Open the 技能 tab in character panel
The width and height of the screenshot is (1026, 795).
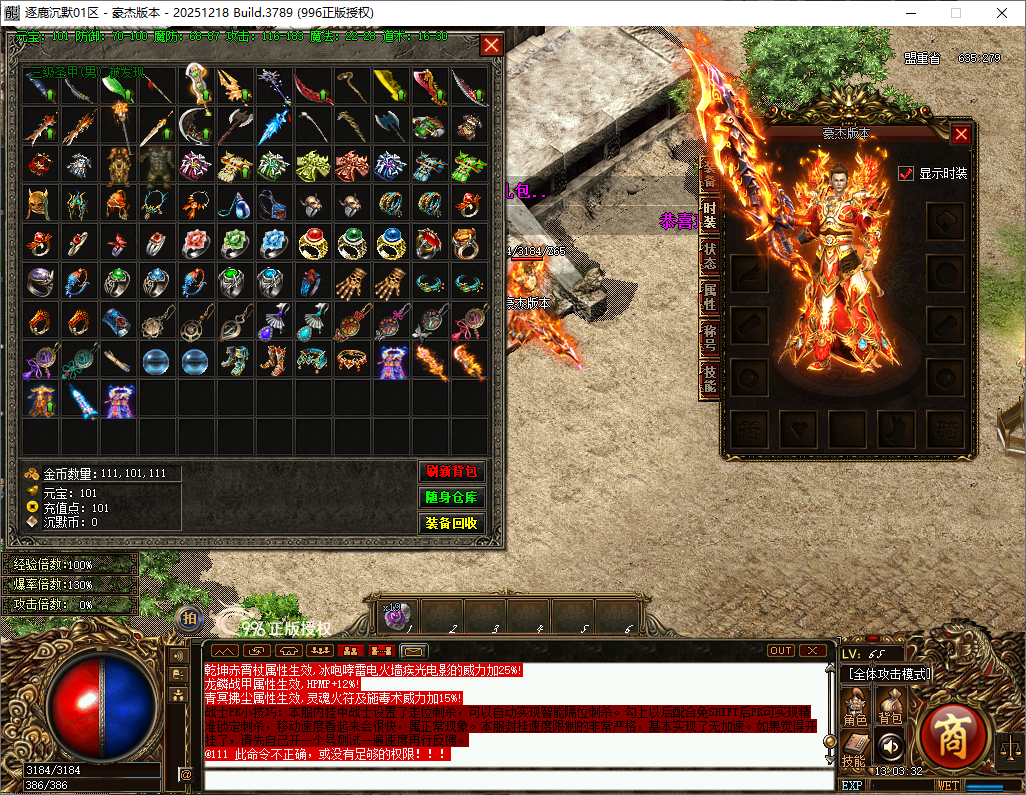(x=709, y=378)
